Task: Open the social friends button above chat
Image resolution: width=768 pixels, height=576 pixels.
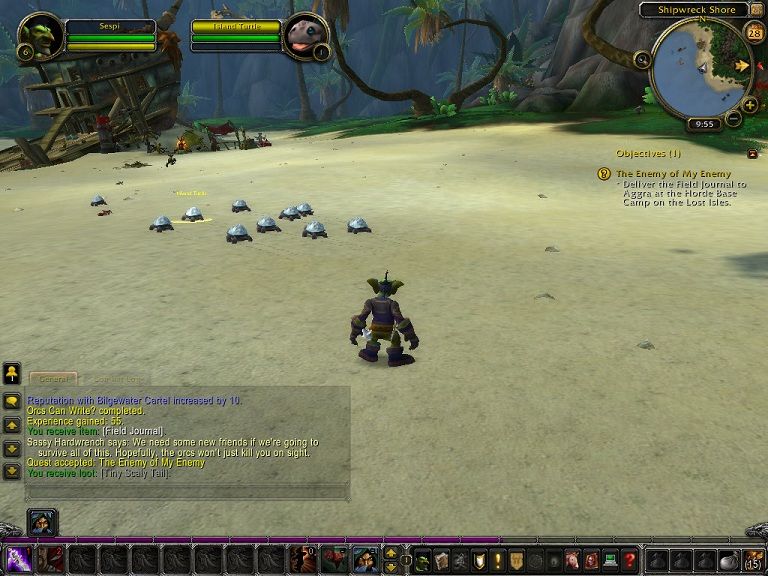Action: pyautogui.click(x=12, y=374)
